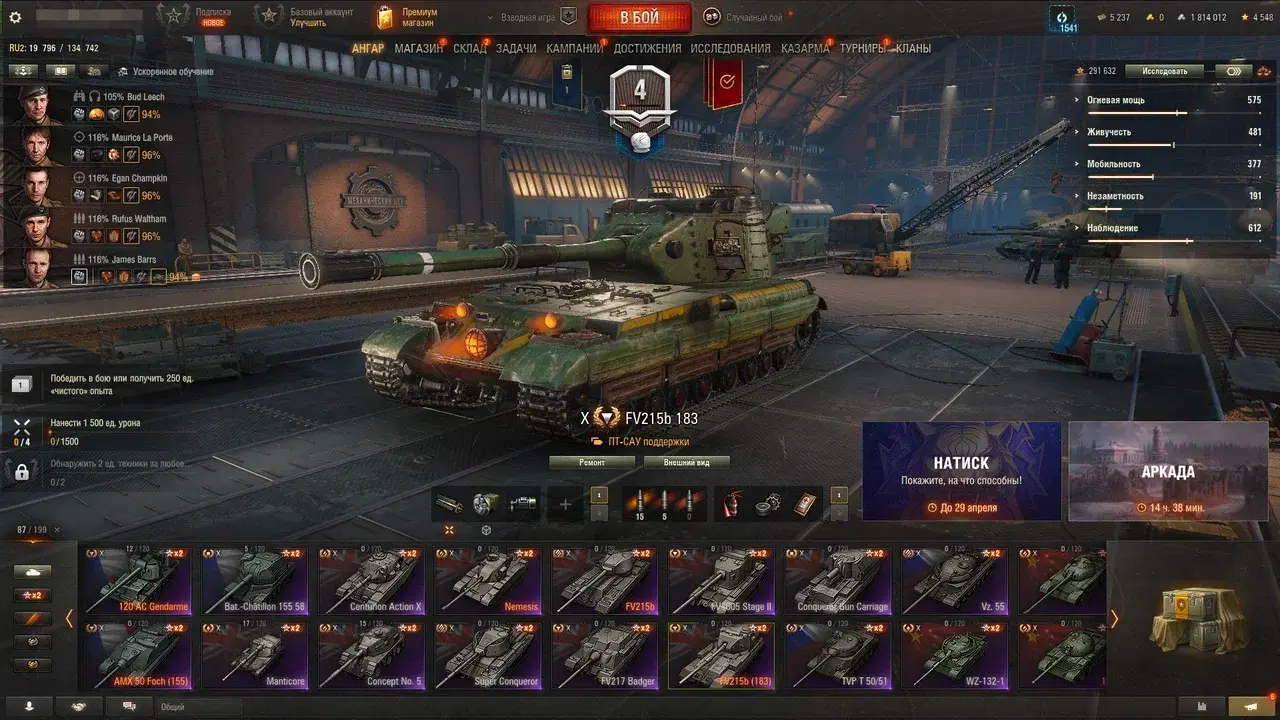The height and width of the screenshot is (720, 1280).
Task: Open the АРКАДА event banner
Action: (1168, 471)
